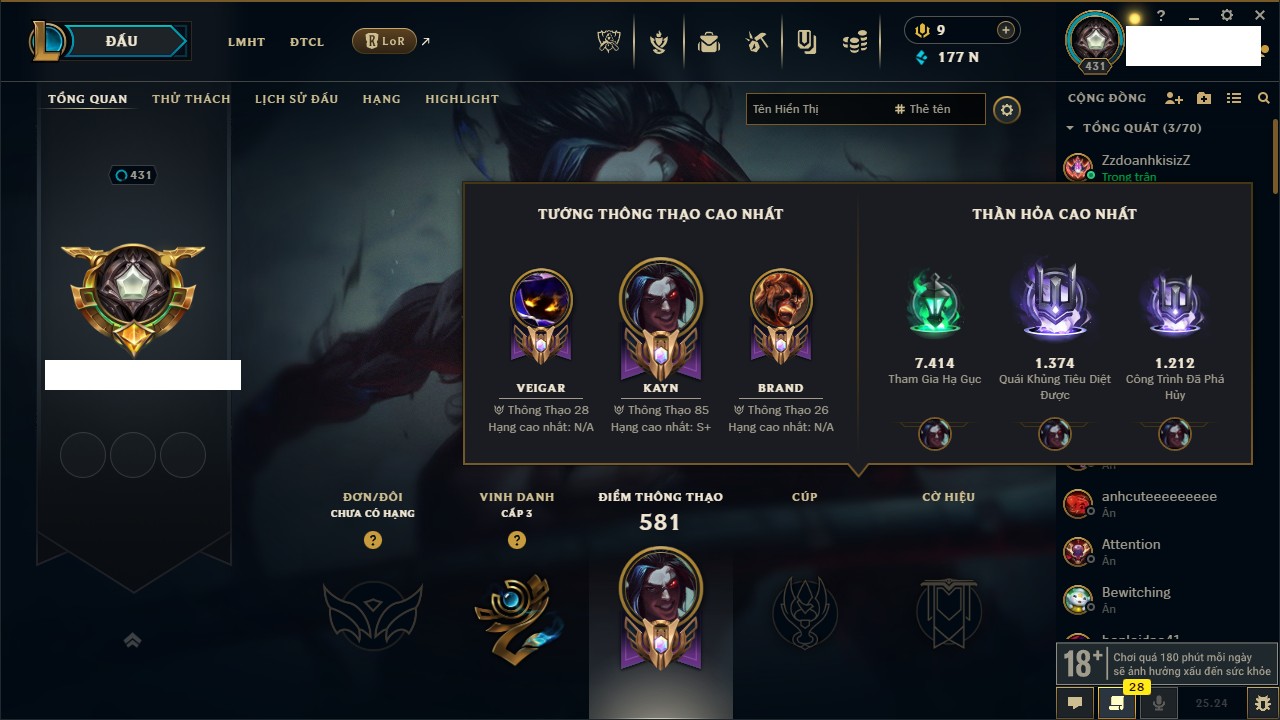Click the add friend icon
Image resolution: width=1280 pixels, height=720 pixels.
[x=1174, y=98]
